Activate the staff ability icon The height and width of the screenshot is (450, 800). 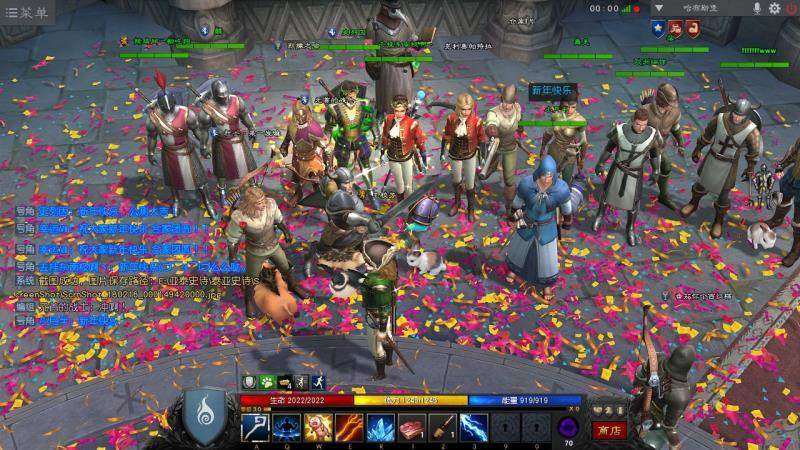pos(256,428)
